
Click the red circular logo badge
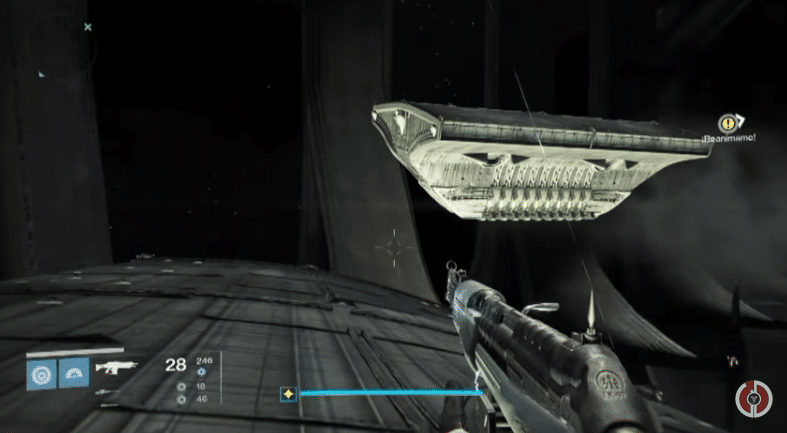(x=754, y=399)
